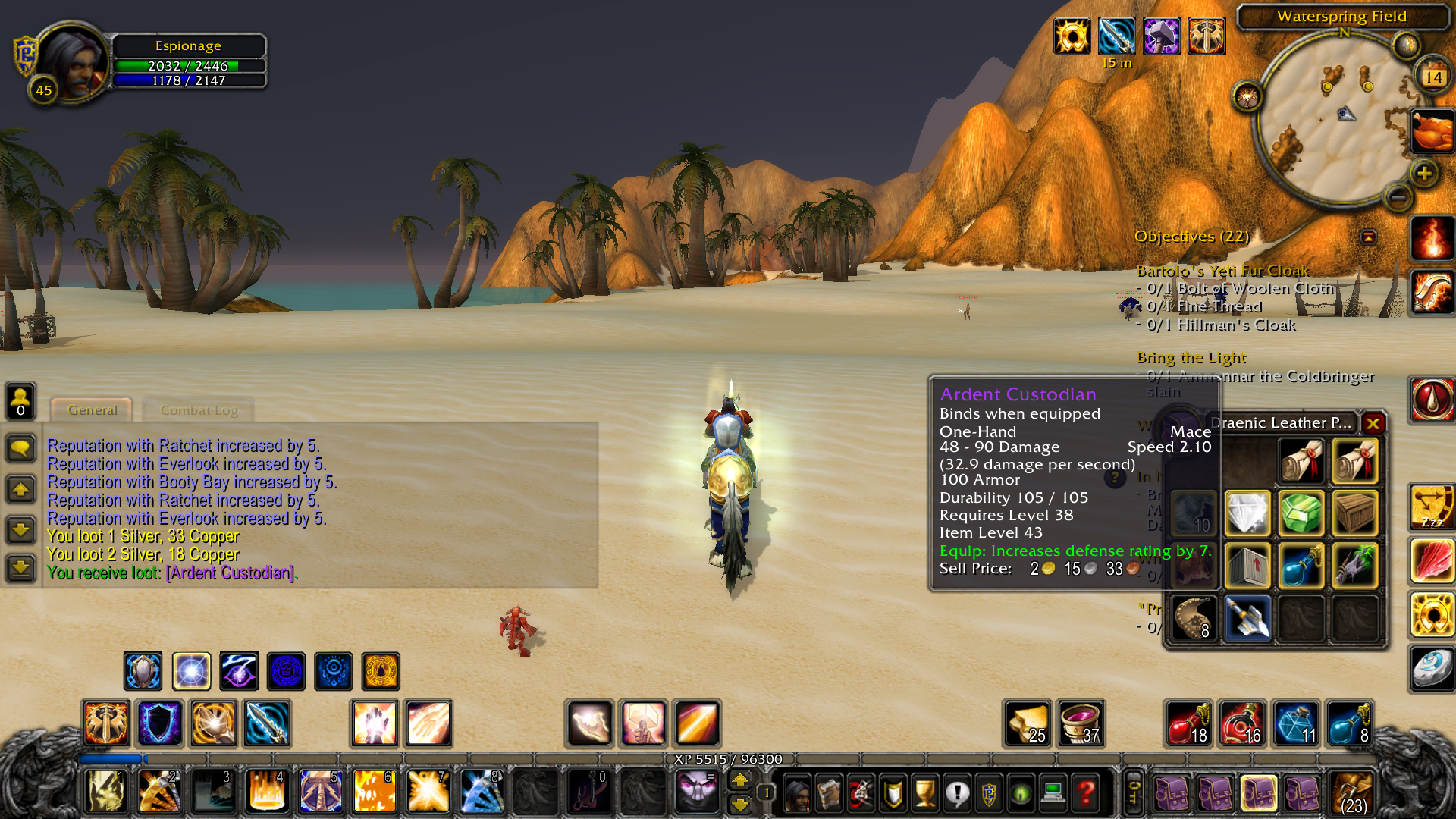The image size is (1456, 819).
Task: Open the chat speech bubble menu button
Action: click(20, 448)
